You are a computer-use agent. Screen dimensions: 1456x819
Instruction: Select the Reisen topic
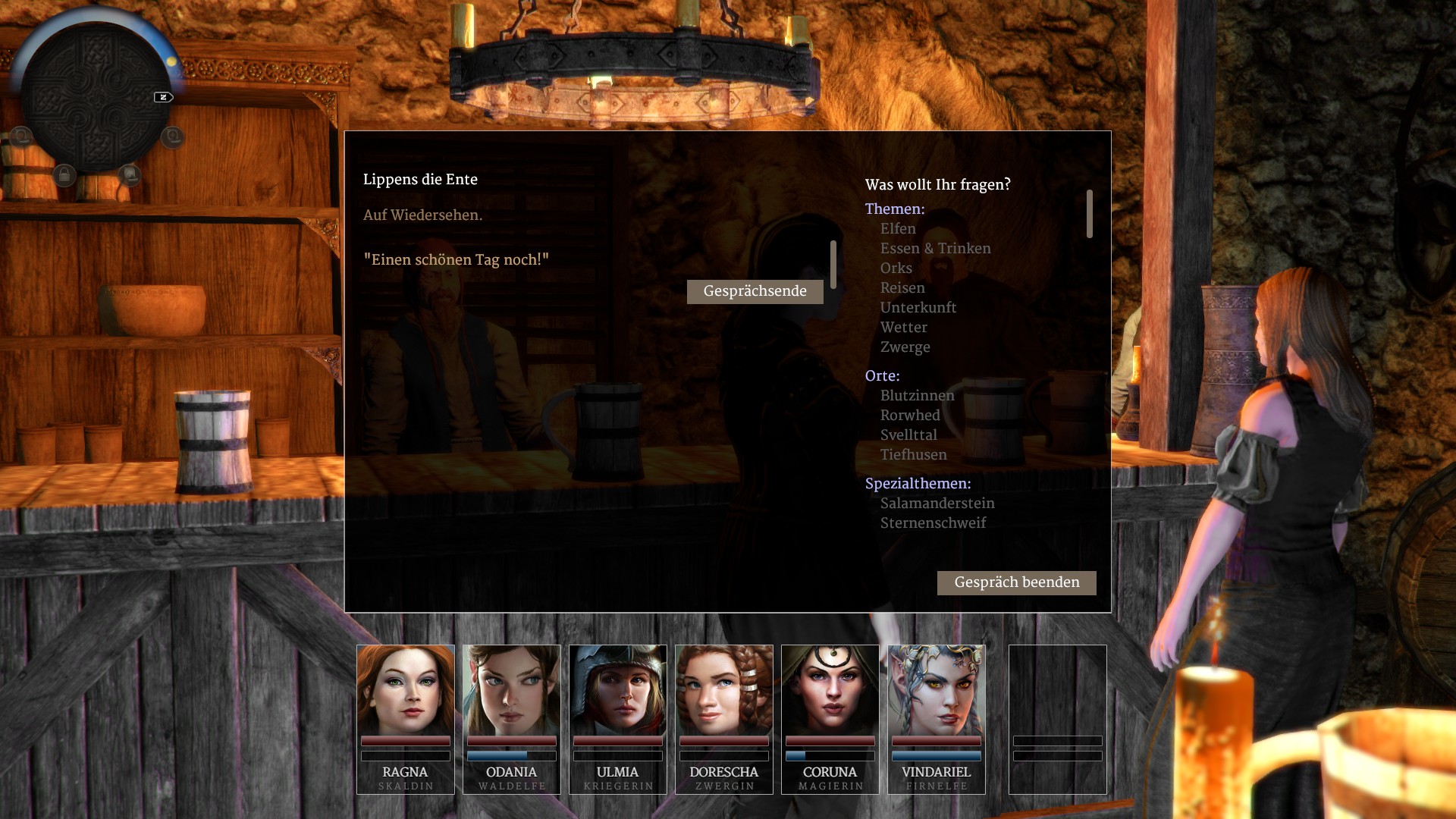pyautogui.click(x=902, y=288)
